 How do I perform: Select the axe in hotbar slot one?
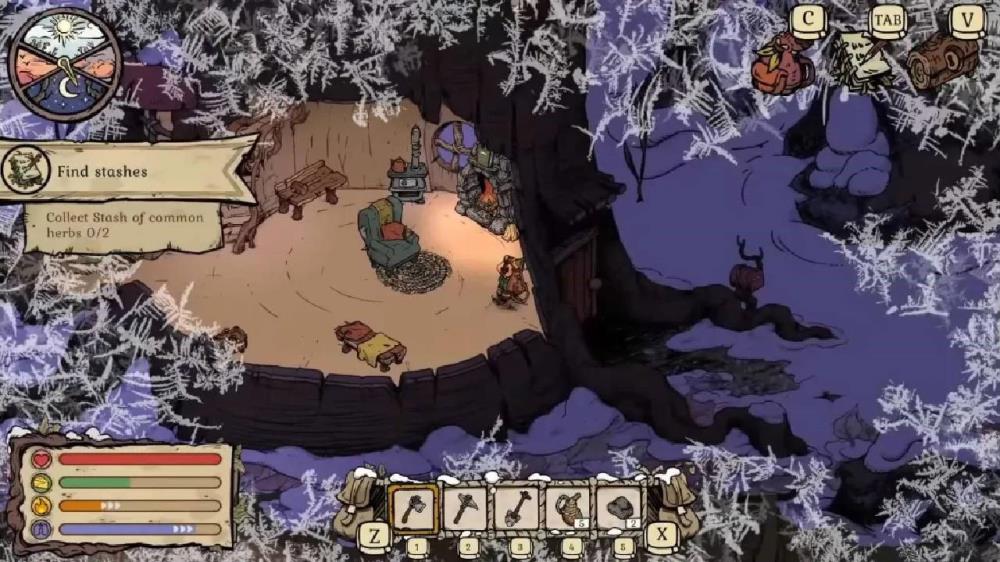[413, 508]
